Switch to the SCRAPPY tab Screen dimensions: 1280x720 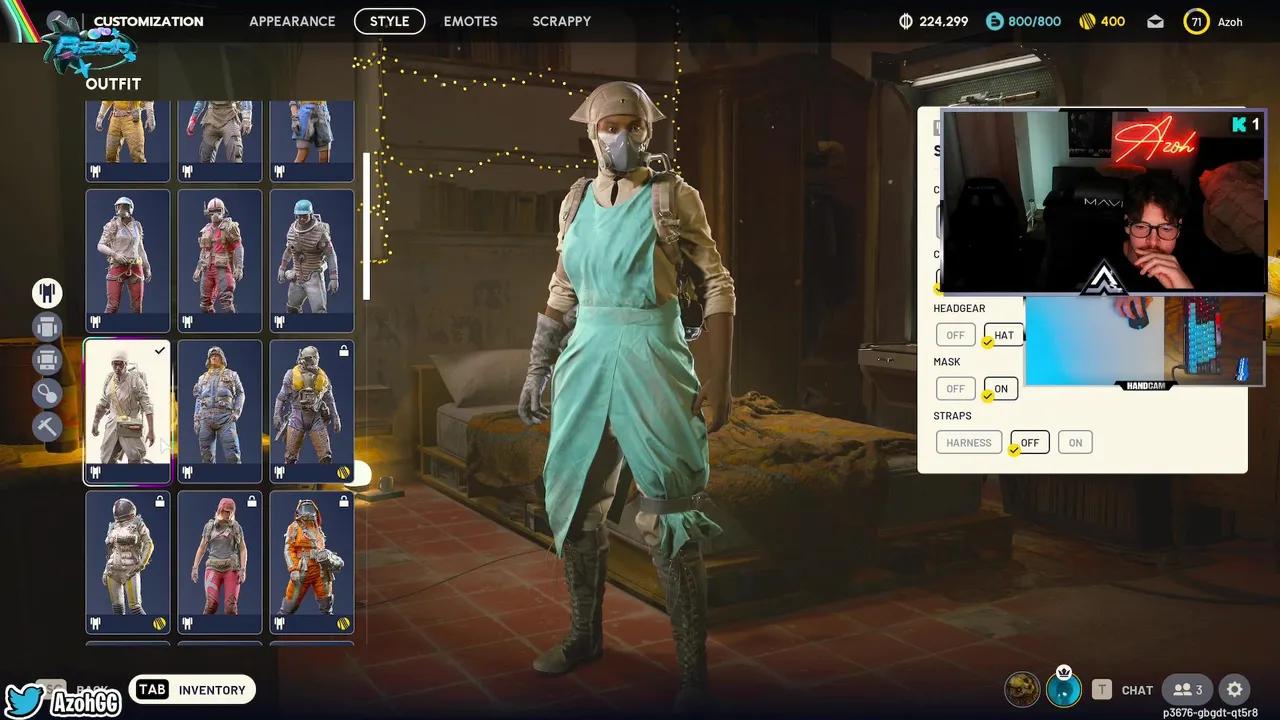[561, 21]
